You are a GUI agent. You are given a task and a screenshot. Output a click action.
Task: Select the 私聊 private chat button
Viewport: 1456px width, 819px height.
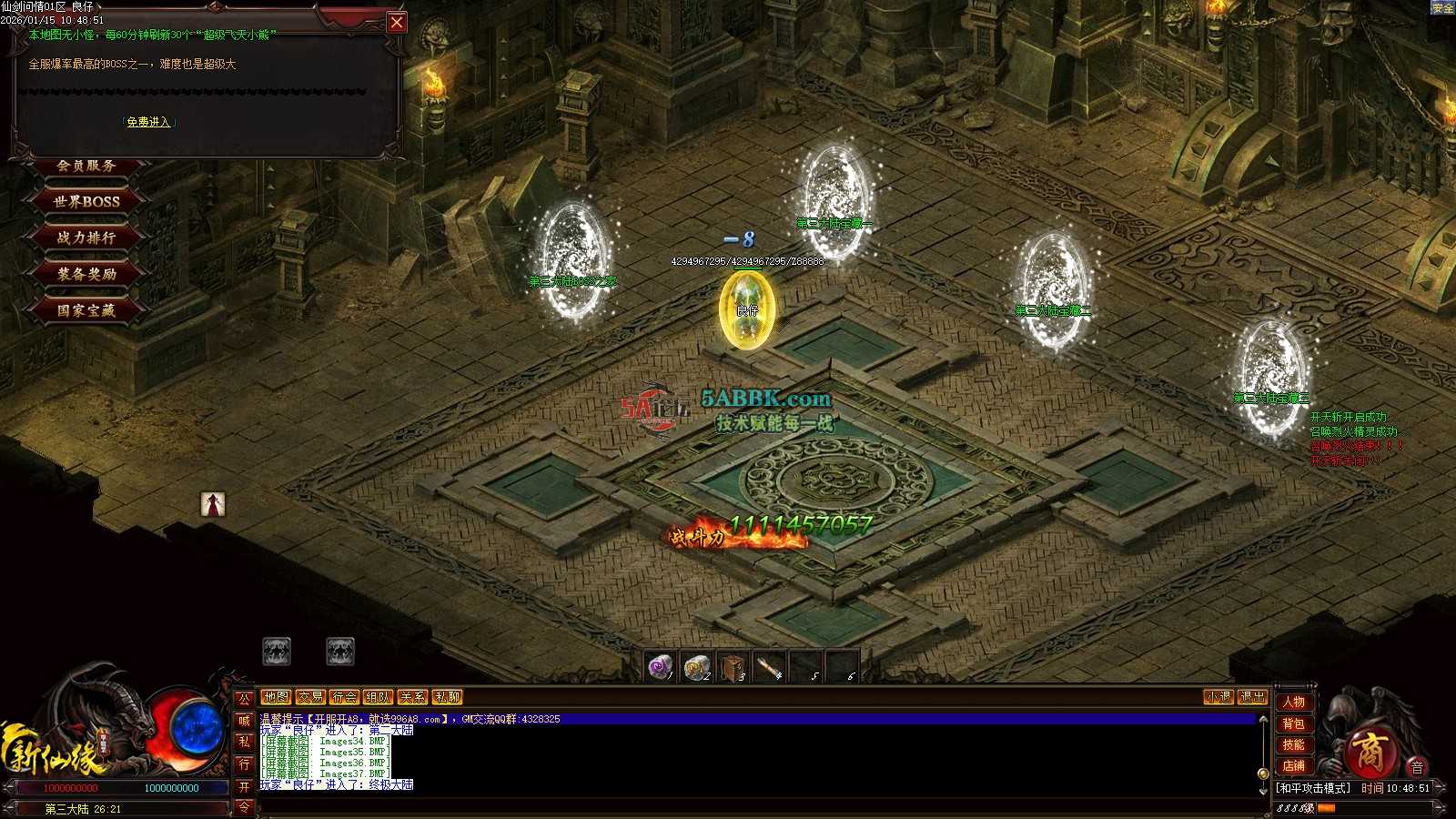click(447, 697)
